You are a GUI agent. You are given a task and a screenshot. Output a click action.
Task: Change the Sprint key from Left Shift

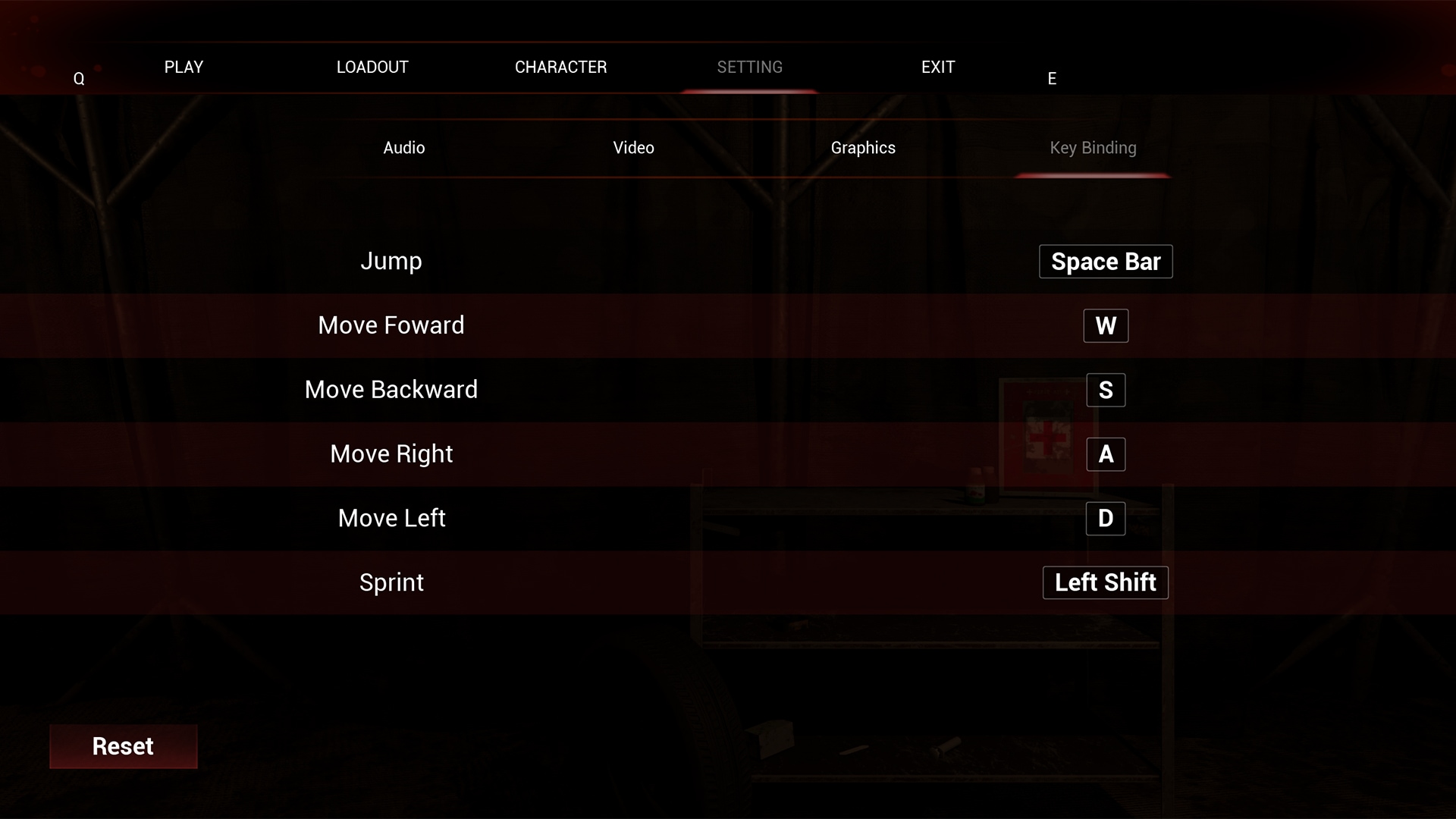(x=1105, y=582)
